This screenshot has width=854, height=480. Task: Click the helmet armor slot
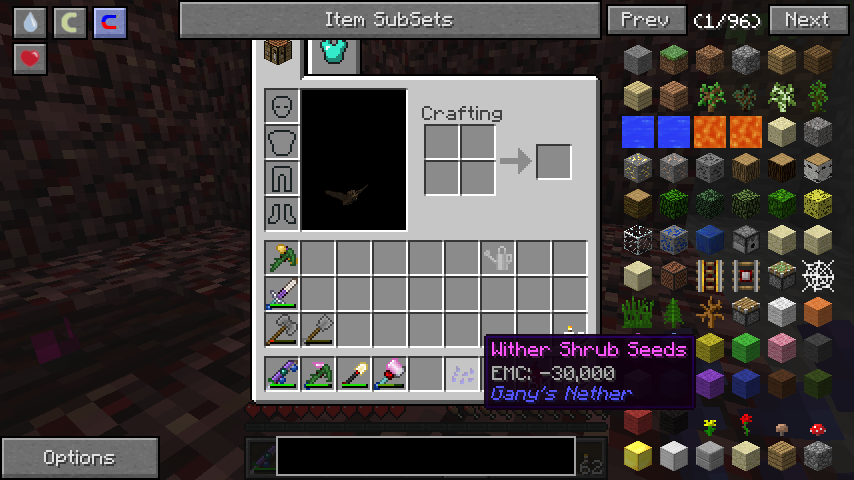click(282, 107)
